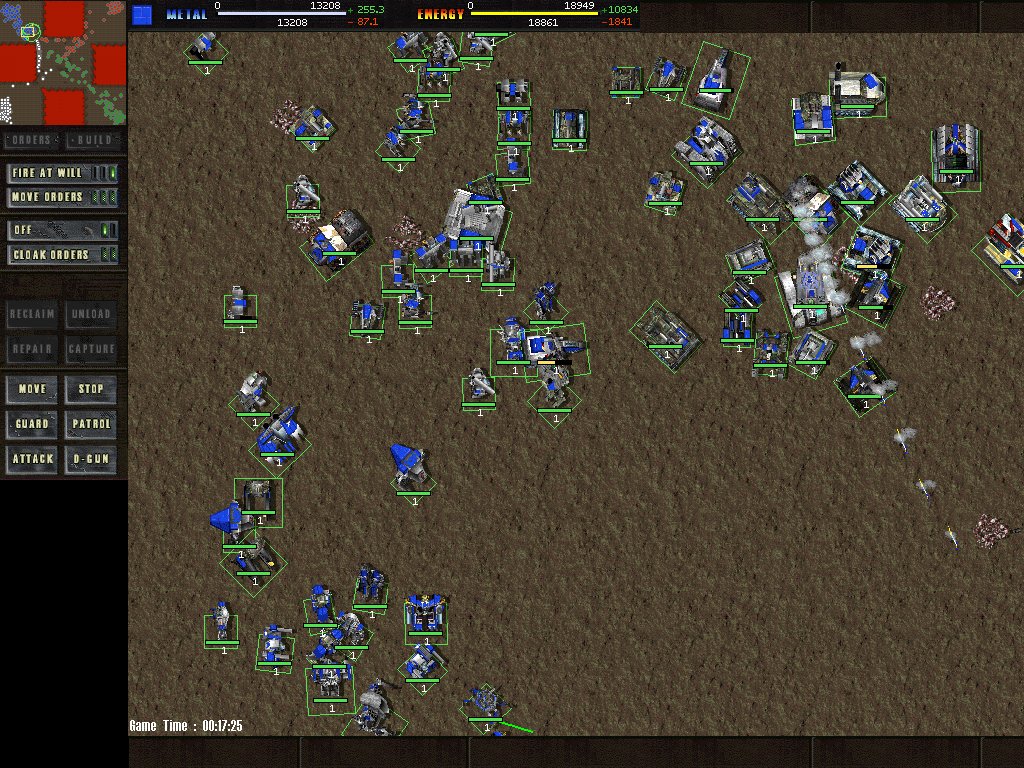Select the Guard order
Image resolution: width=1024 pixels, height=768 pixels.
[x=32, y=424]
